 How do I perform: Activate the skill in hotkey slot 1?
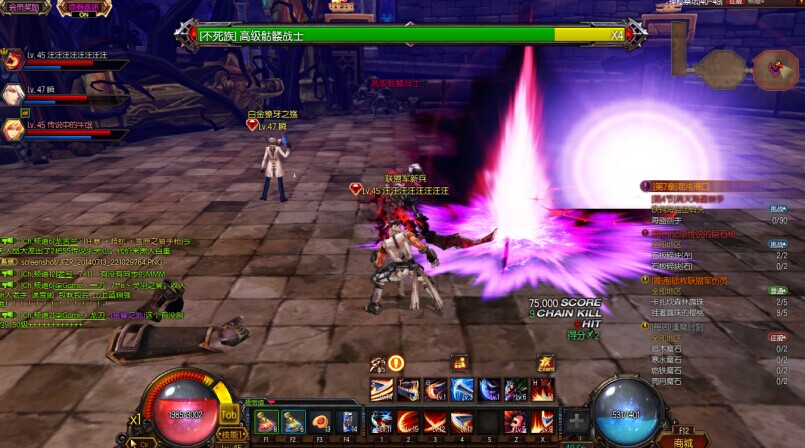382,422
